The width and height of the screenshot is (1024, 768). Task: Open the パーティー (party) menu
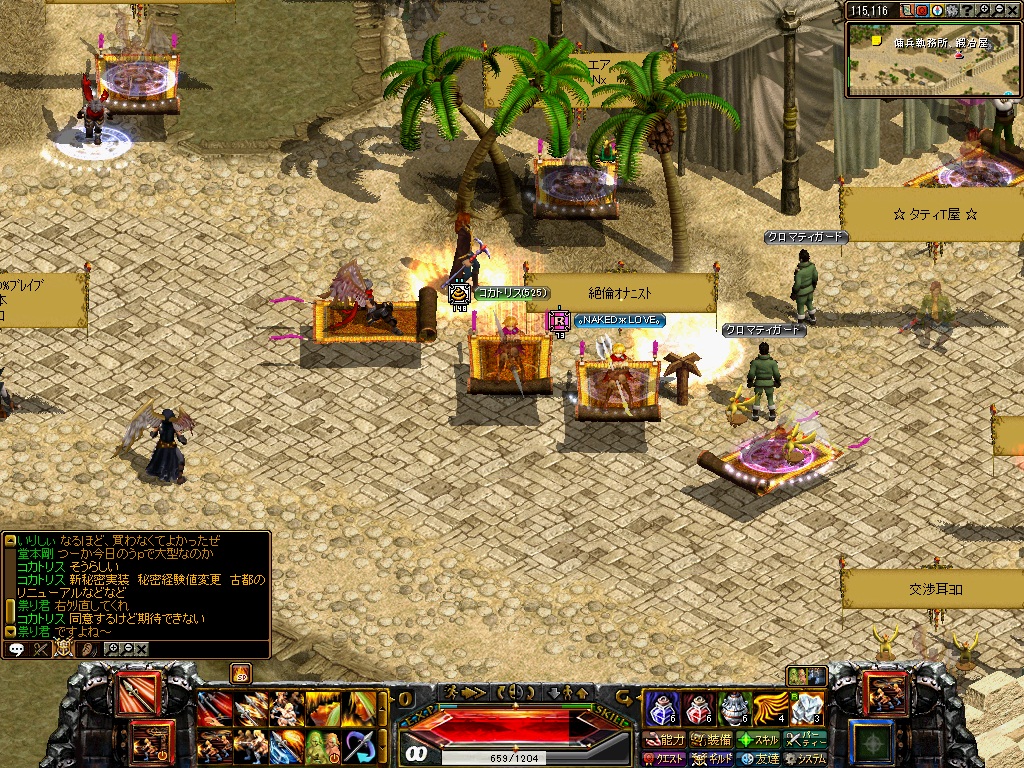pyautogui.click(x=806, y=740)
